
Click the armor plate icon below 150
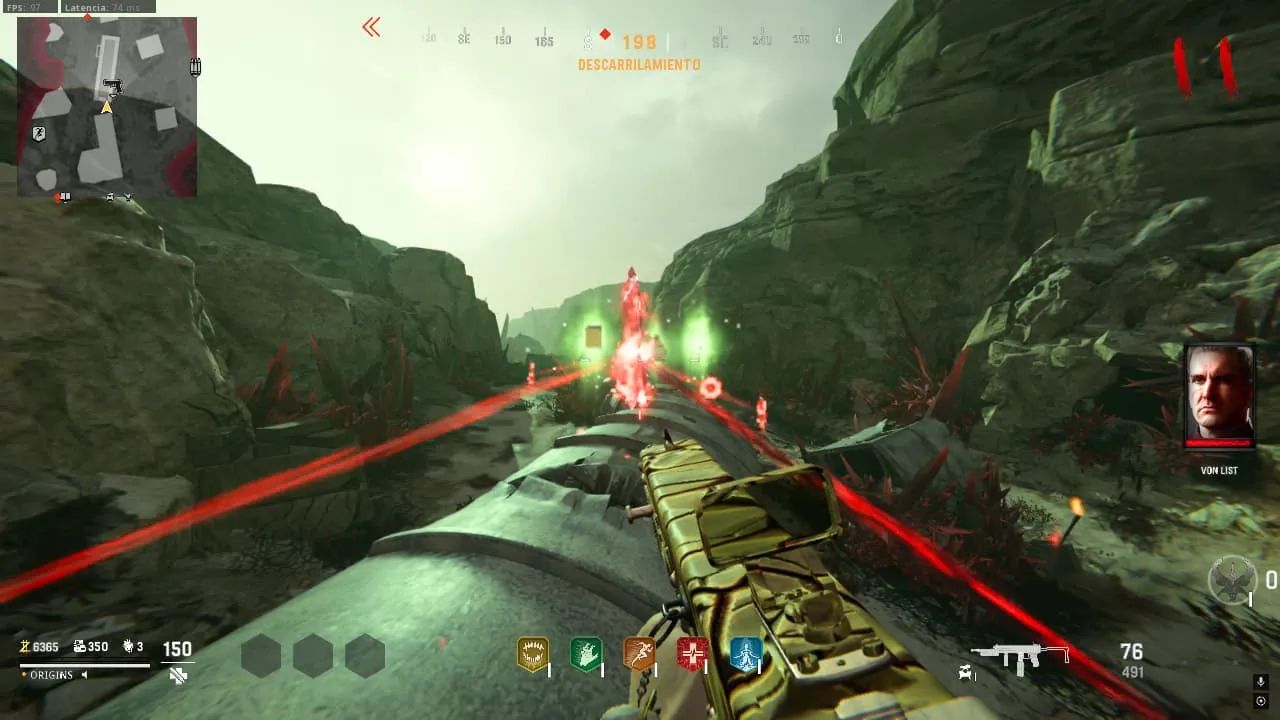pos(178,676)
